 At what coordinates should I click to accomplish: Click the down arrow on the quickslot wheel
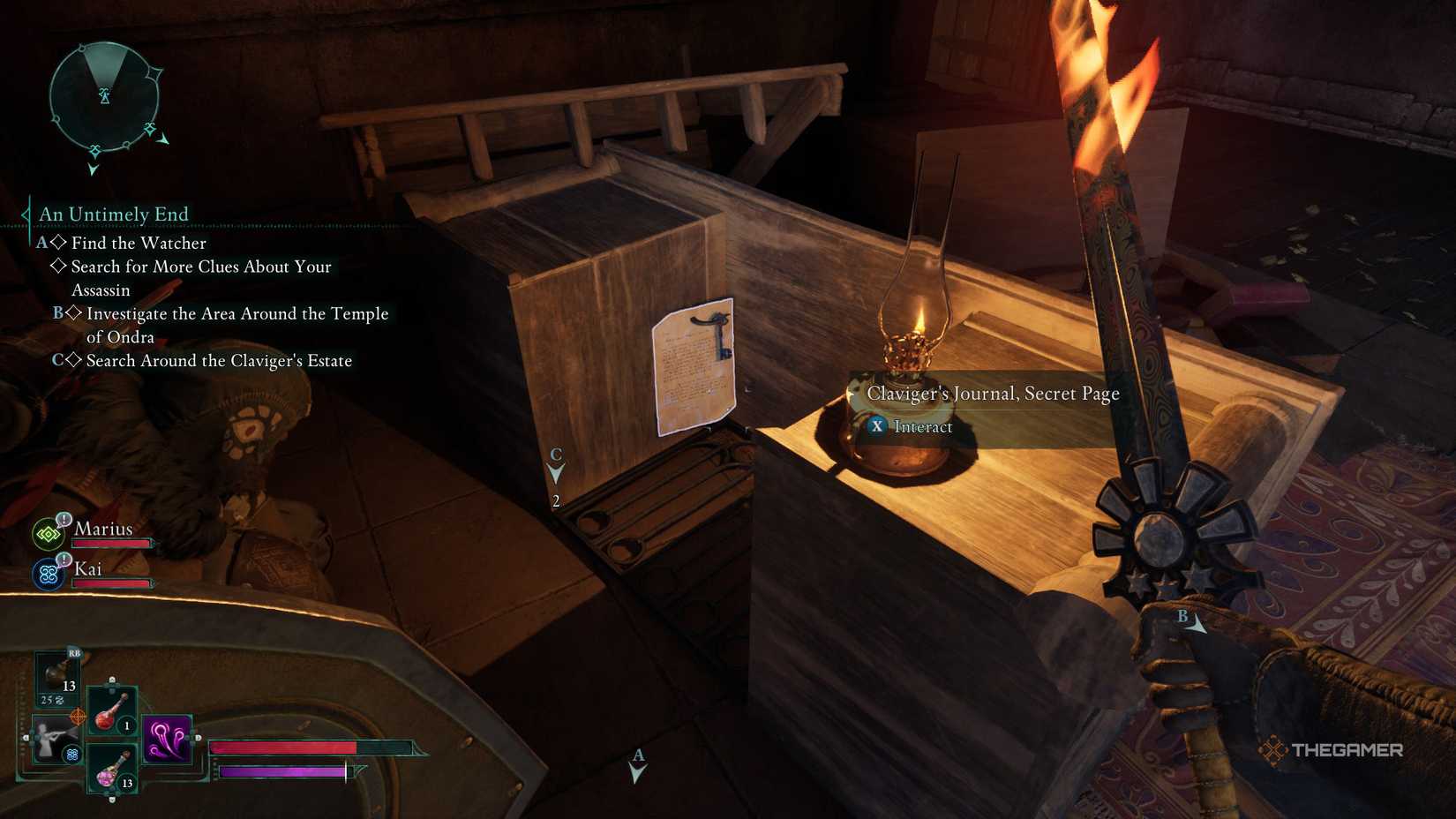pos(112,799)
